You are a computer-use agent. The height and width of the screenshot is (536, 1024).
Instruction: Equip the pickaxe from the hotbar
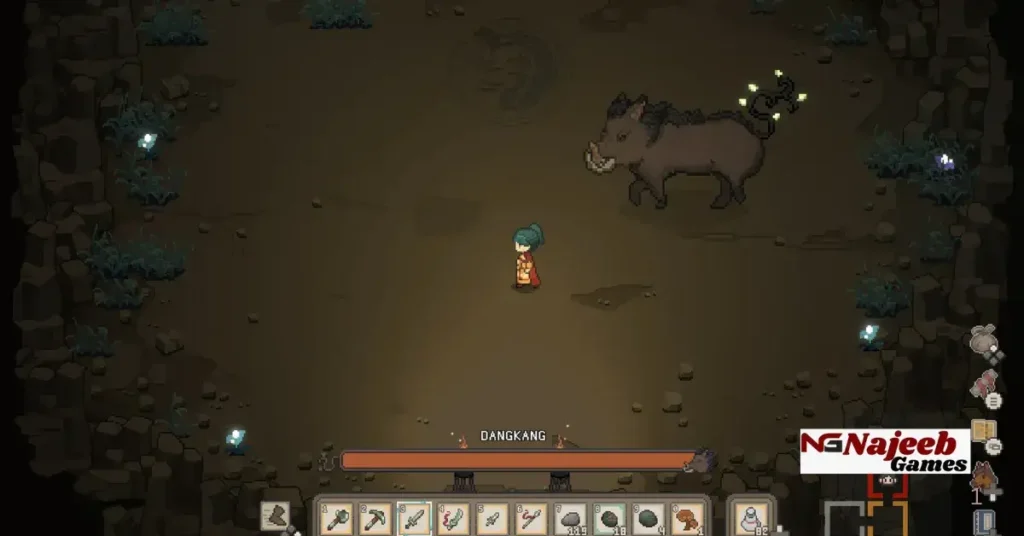[375, 518]
